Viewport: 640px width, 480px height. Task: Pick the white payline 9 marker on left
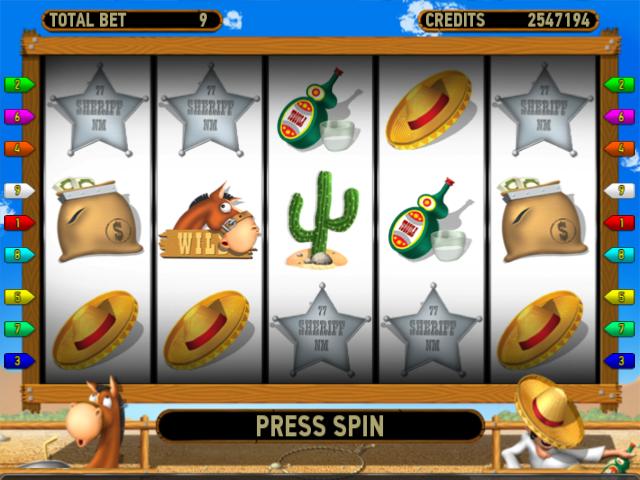pos(19,190)
